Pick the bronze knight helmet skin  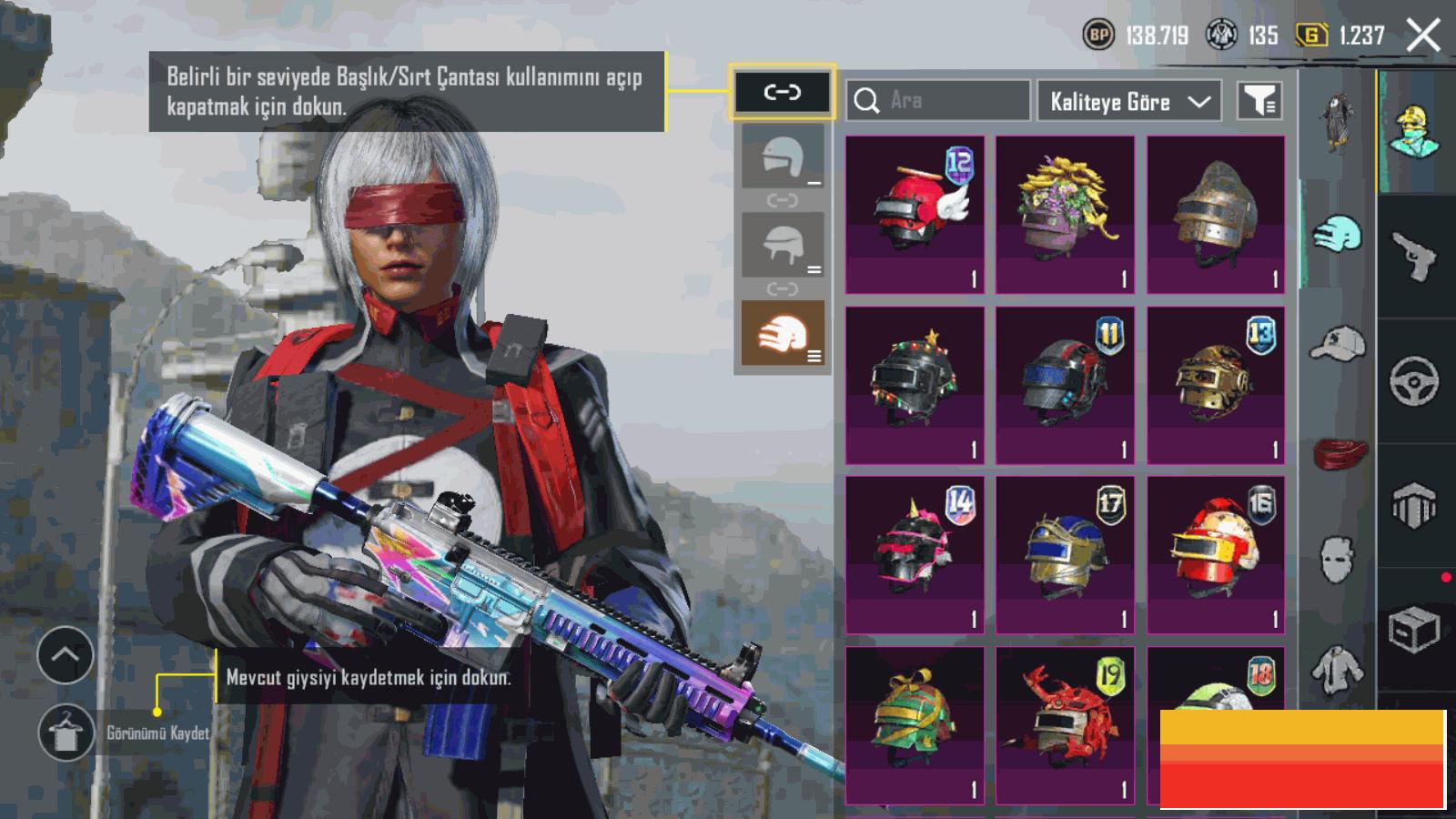coord(1216,214)
